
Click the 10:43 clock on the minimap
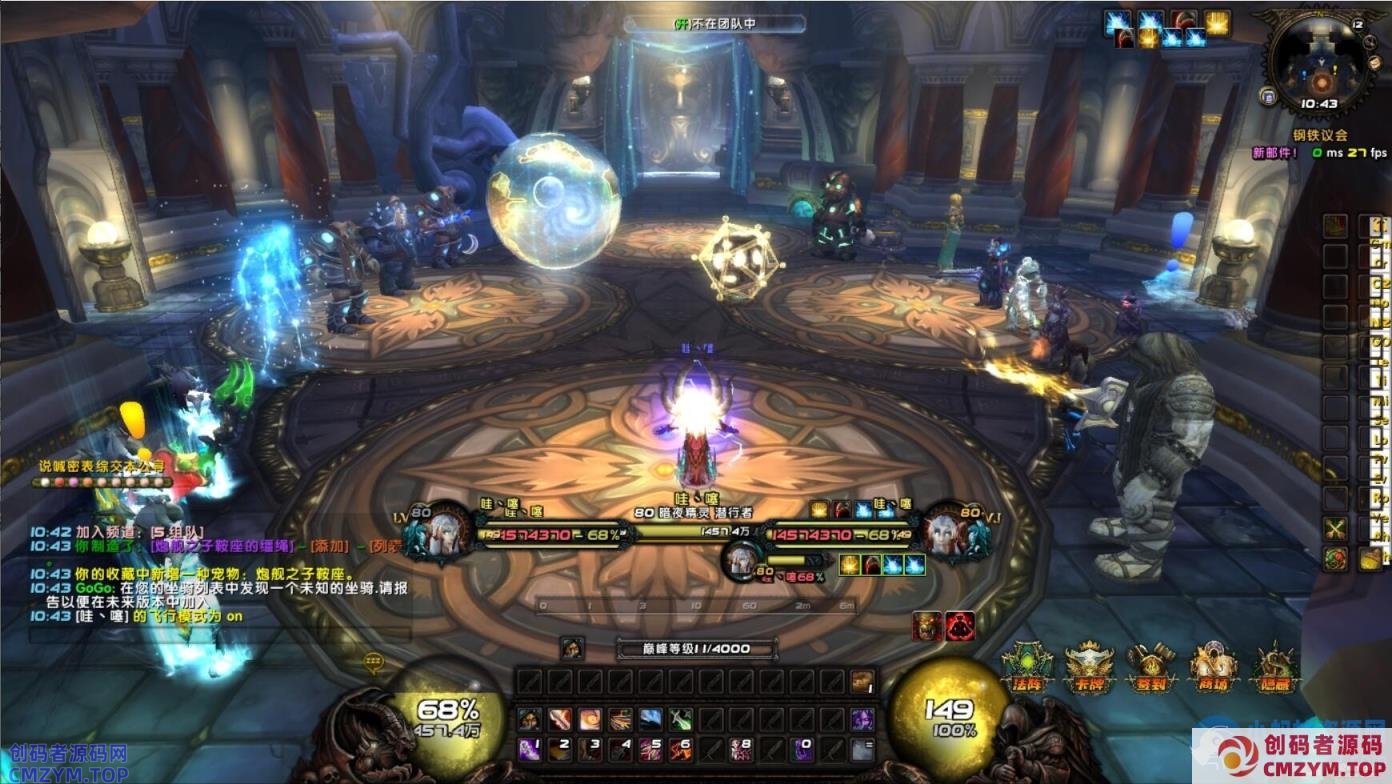(1320, 104)
